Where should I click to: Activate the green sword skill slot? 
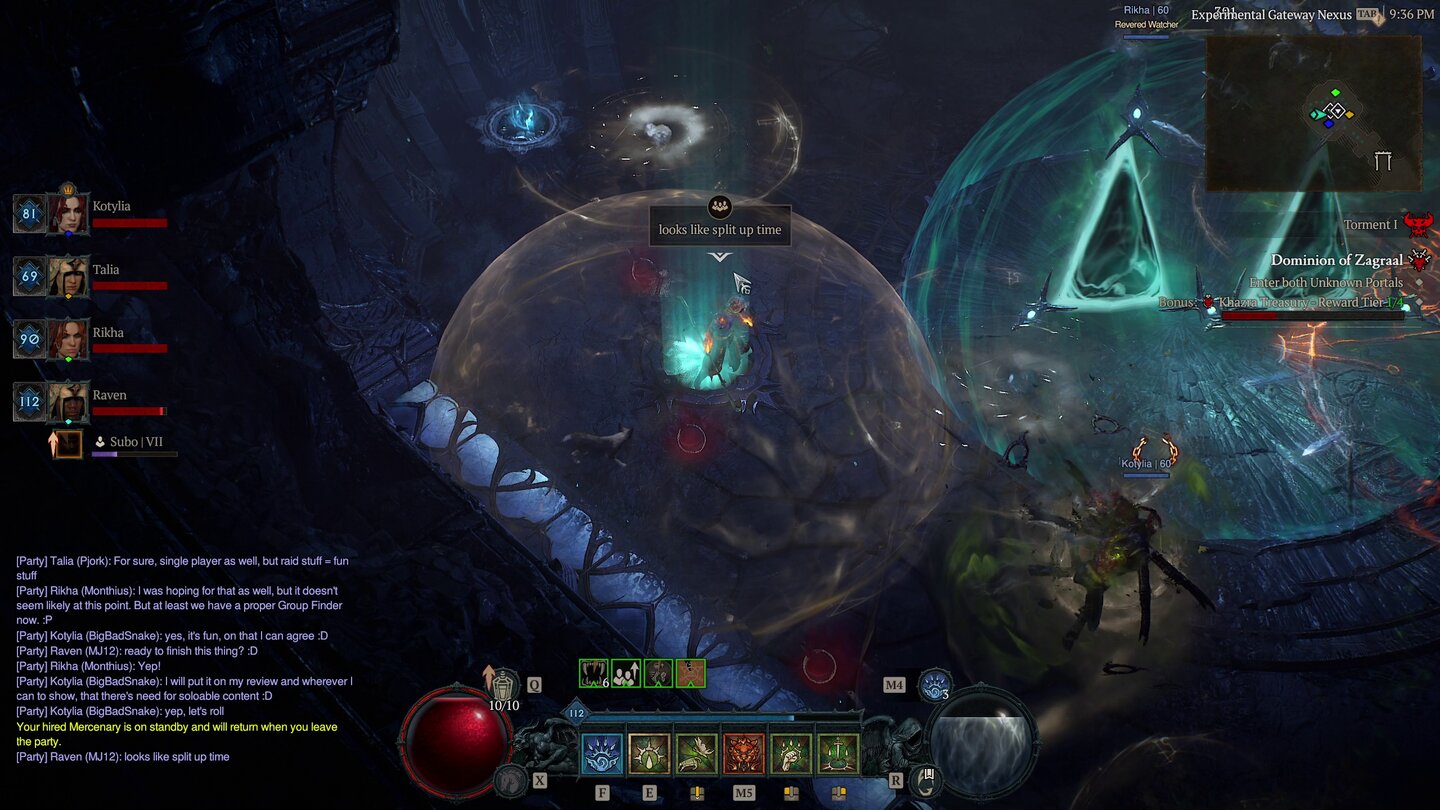tap(838, 754)
